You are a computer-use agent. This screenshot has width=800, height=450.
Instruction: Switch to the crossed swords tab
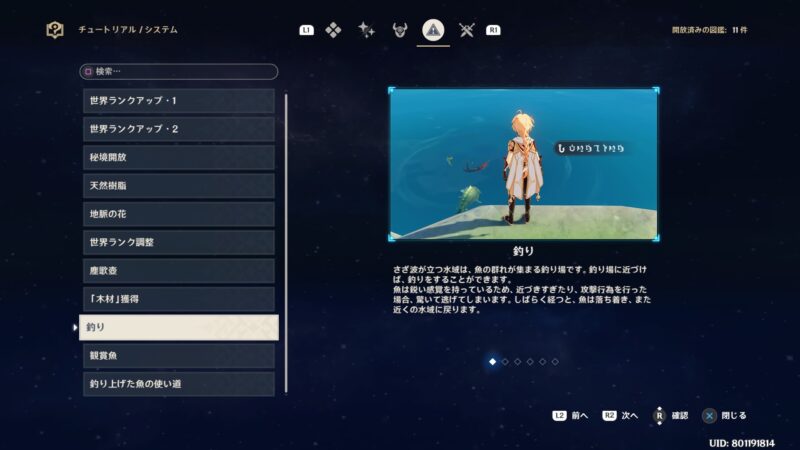pyautogui.click(x=466, y=30)
